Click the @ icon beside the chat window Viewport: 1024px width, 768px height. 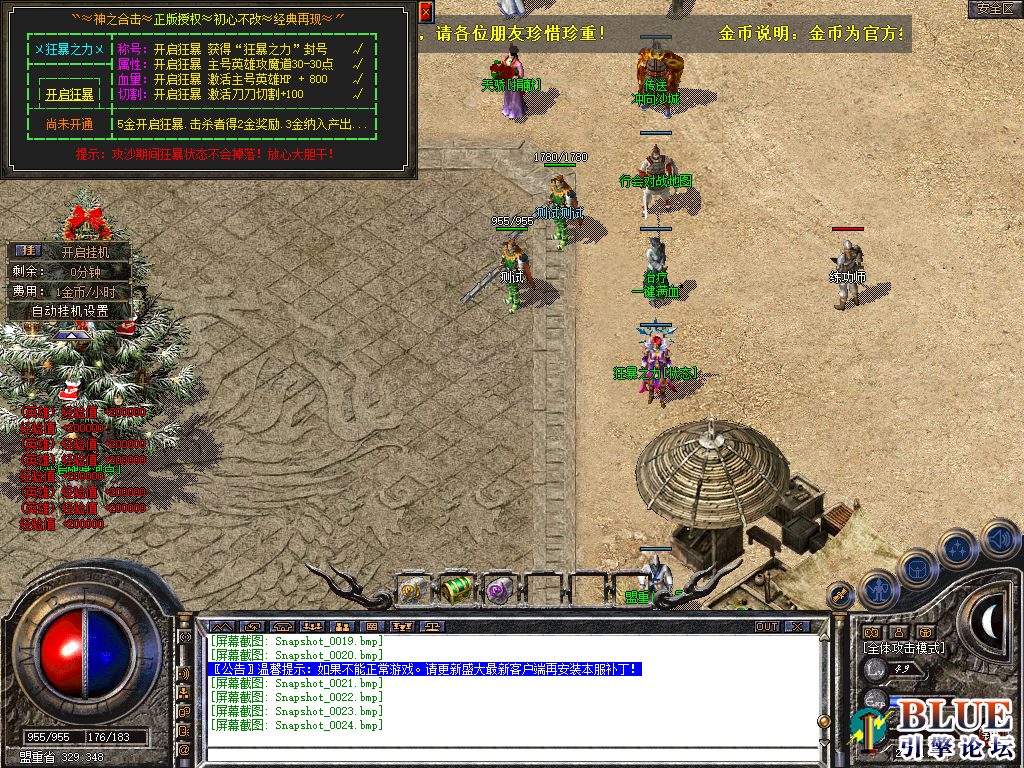[x=185, y=748]
